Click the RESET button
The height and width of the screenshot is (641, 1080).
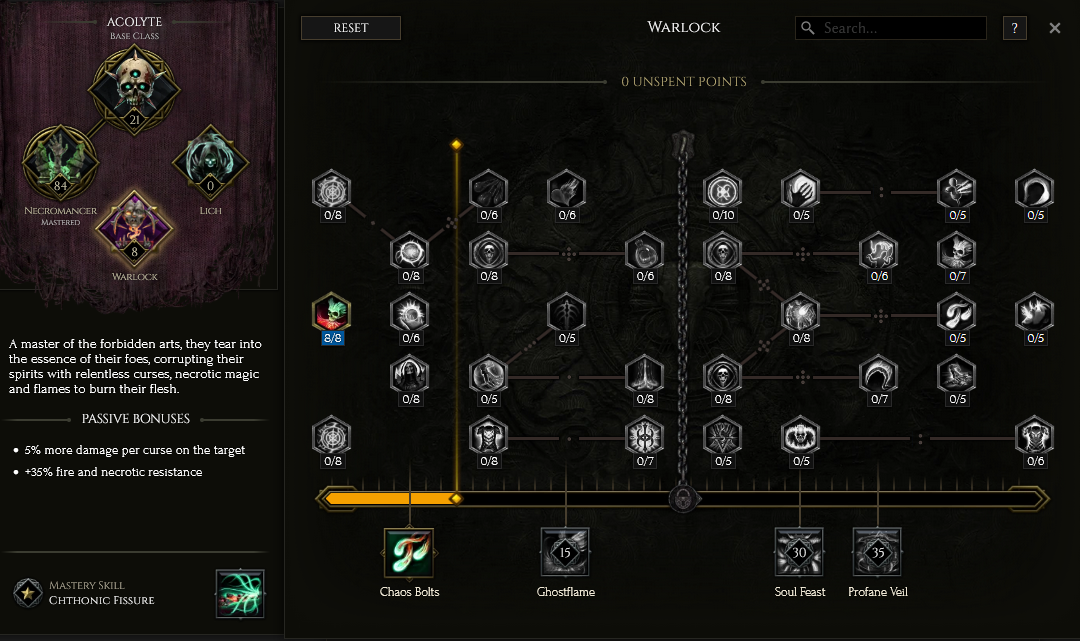click(x=350, y=28)
